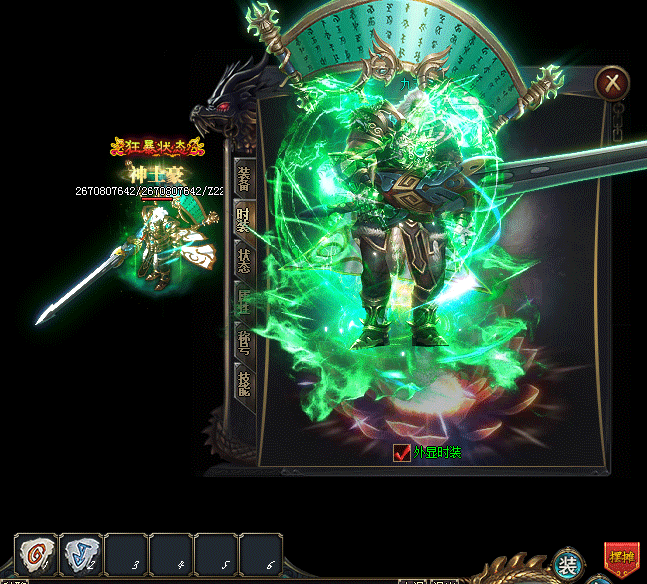Open the 称号 (Title) tab

(x=244, y=341)
